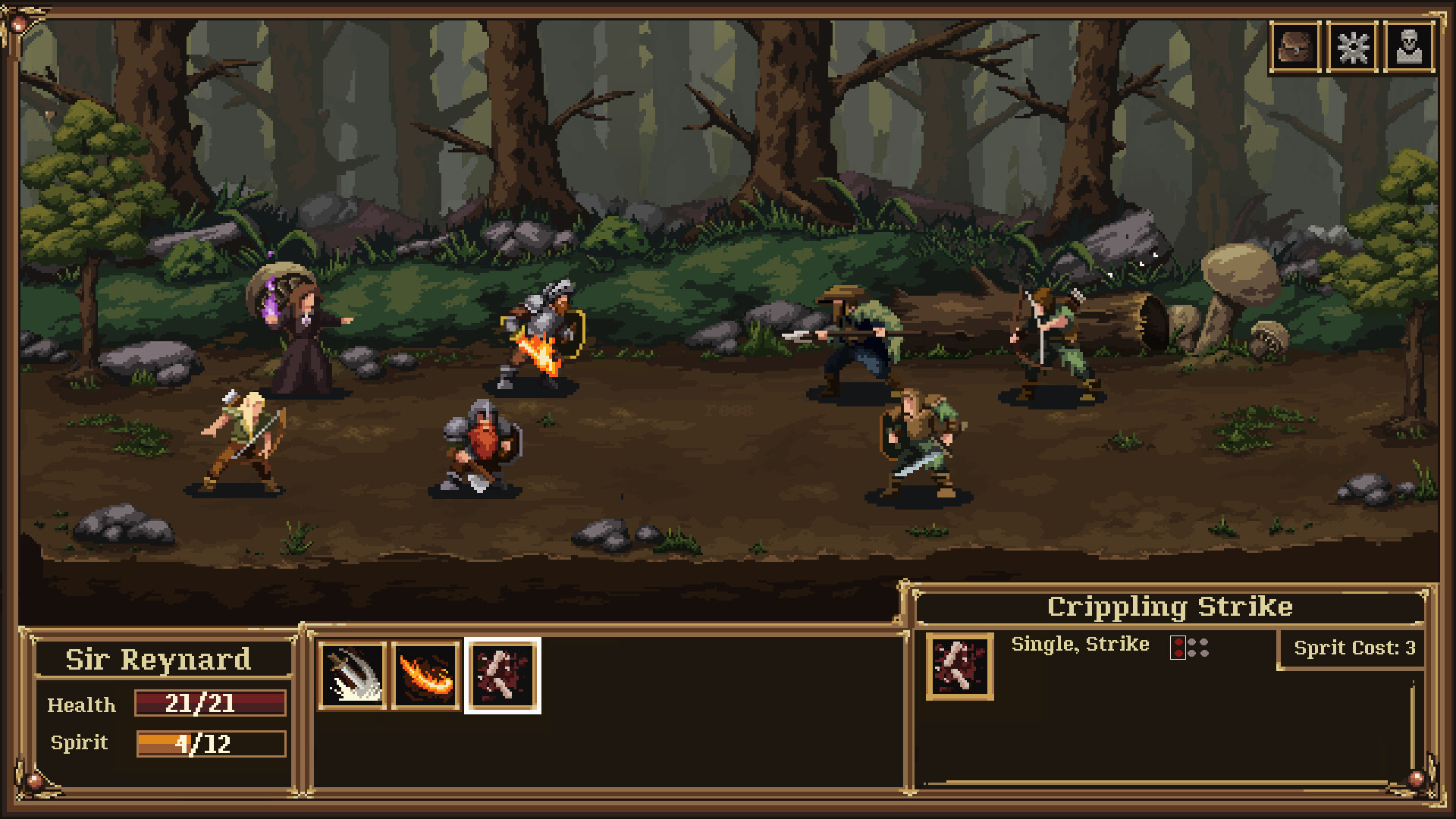Open the inventory bag in top-right corner
This screenshot has width=1456, height=819.
(1295, 46)
